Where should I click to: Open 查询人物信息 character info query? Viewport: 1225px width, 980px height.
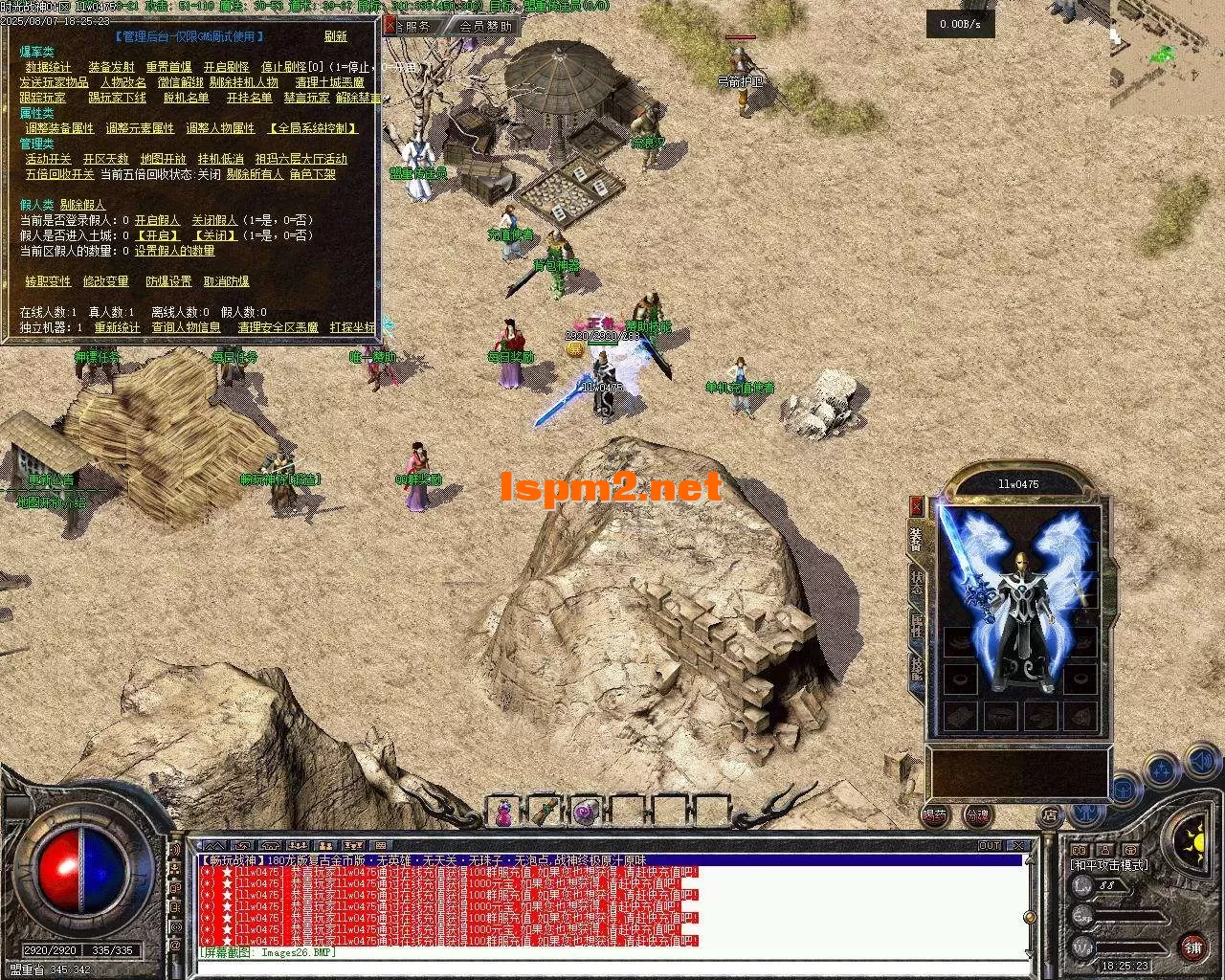click(x=186, y=327)
